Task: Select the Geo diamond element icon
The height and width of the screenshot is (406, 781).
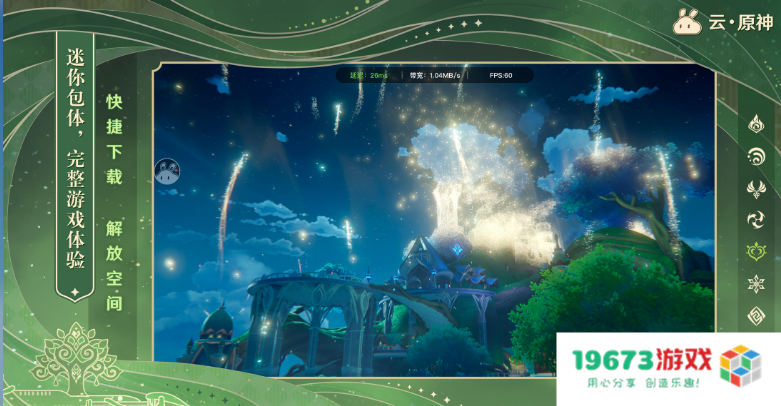Action: point(756,316)
